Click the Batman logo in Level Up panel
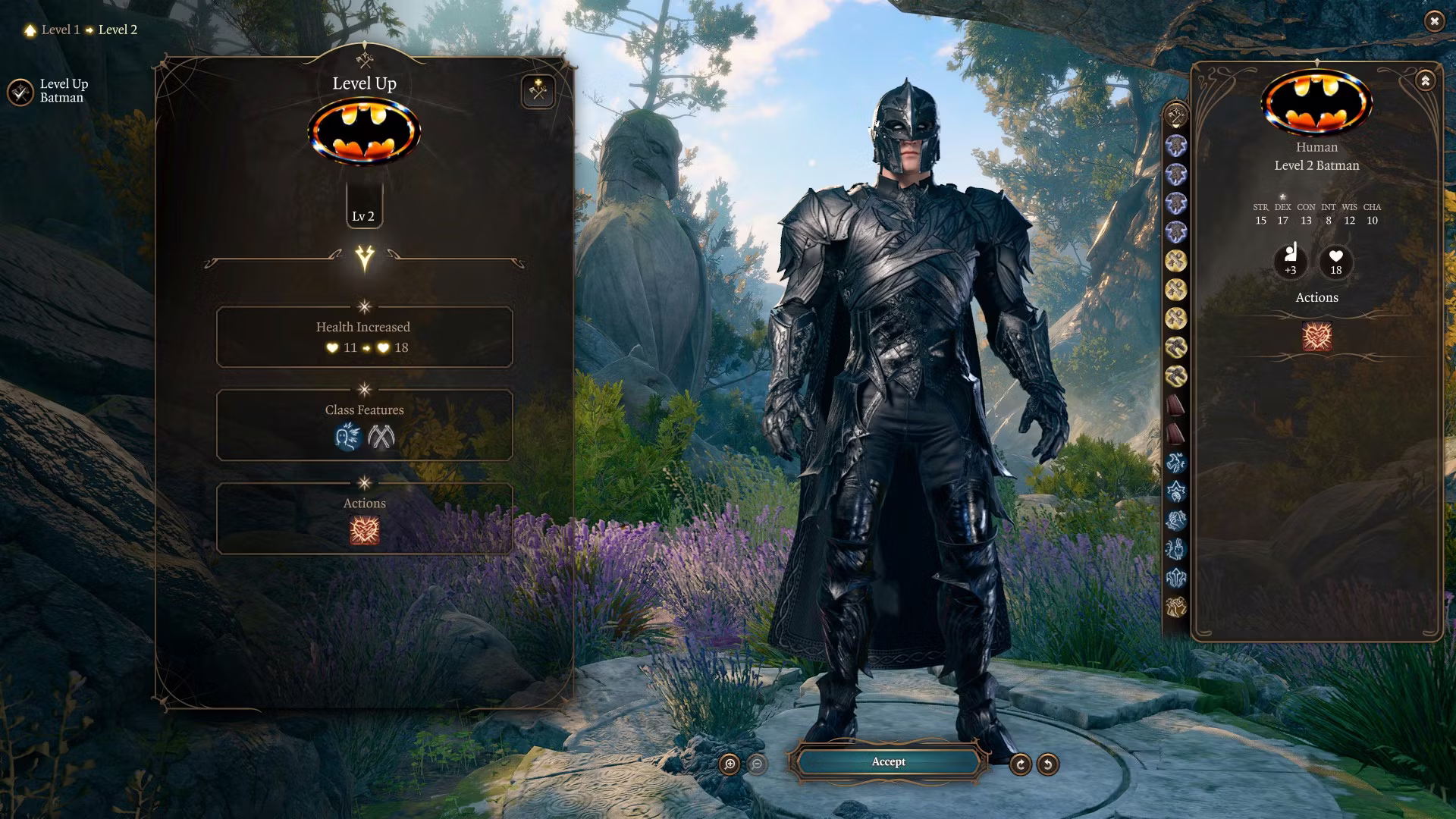 click(364, 133)
